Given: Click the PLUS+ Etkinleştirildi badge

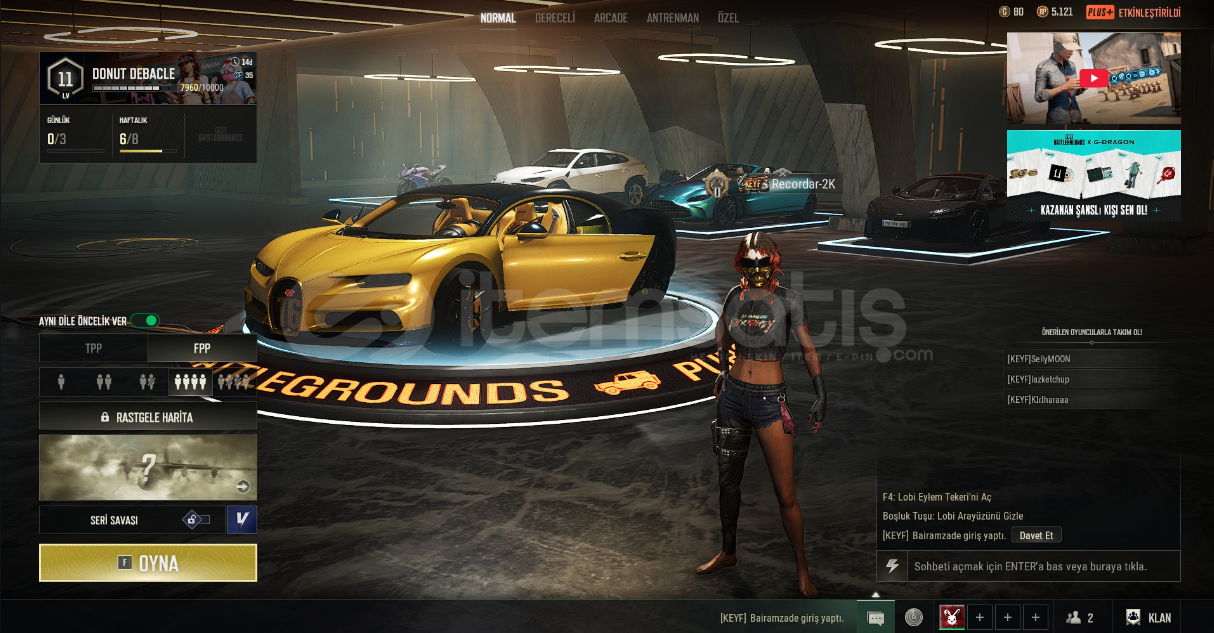Looking at the screenshot, I should point(1133,12).
